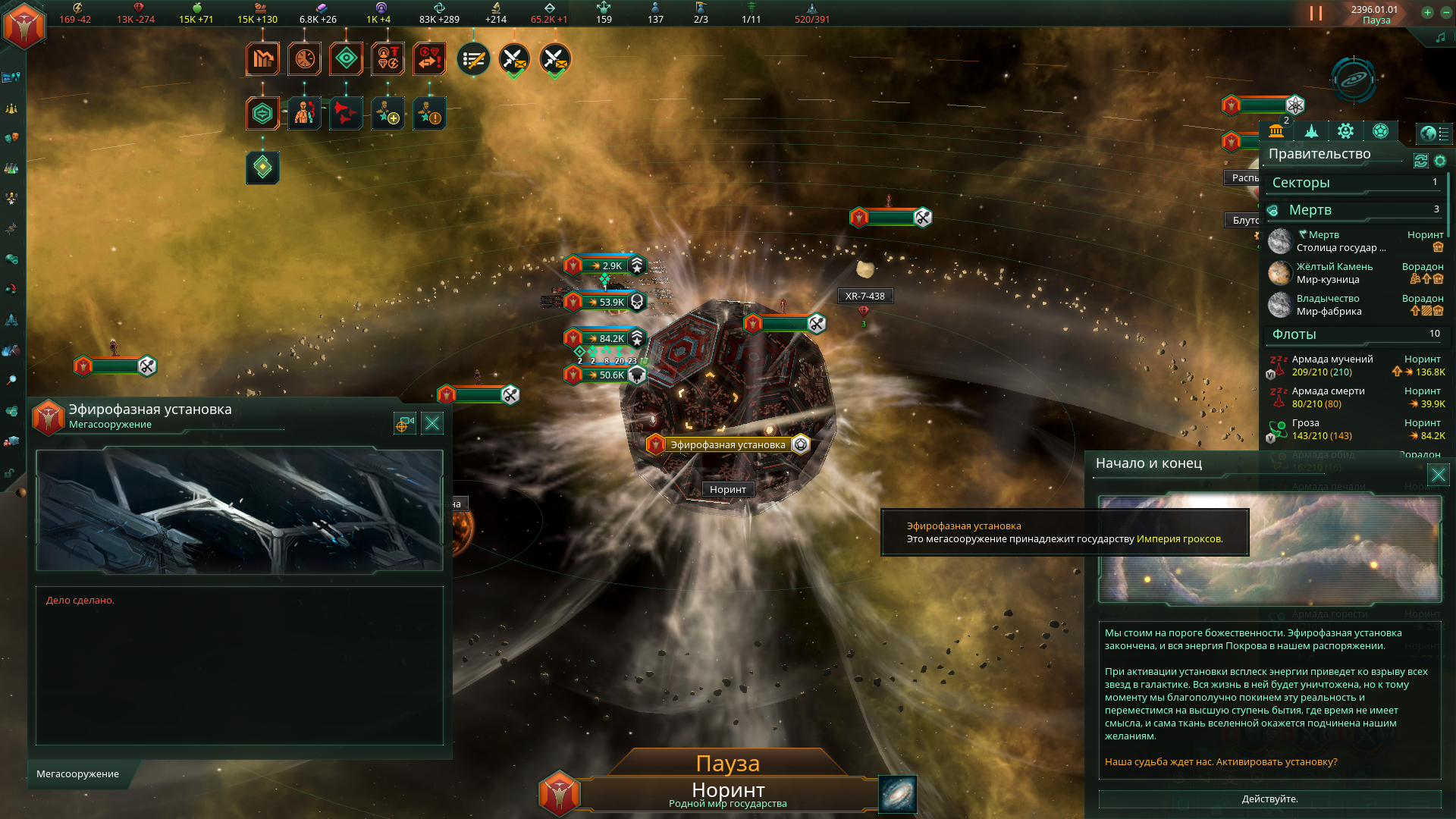Screen dimensions: 1456x819
Task: Confirm the event with the Действуйте button
Action: pyautogui.click(x=1269, y=799)
